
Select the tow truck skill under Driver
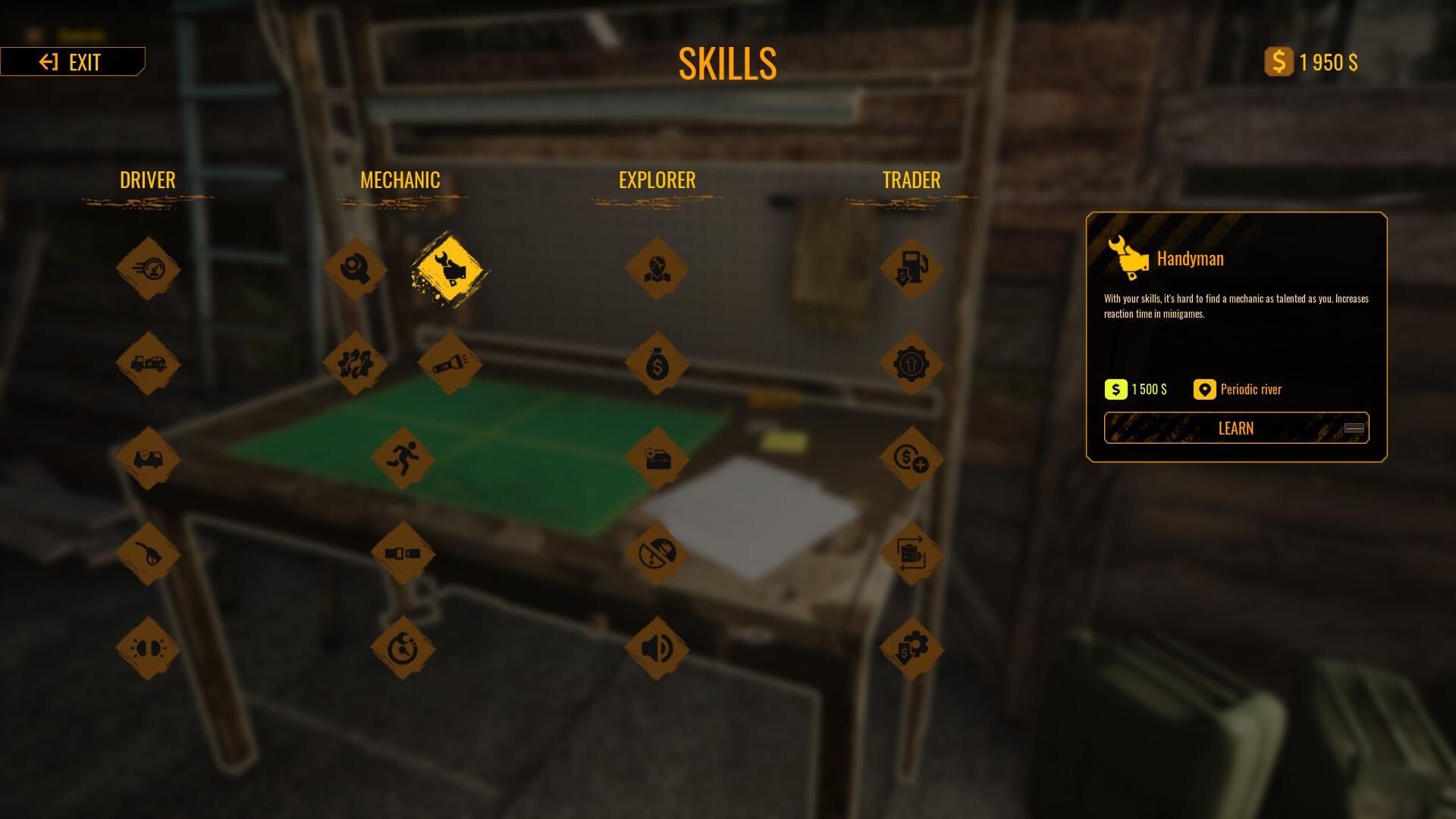tap(148, 362)
